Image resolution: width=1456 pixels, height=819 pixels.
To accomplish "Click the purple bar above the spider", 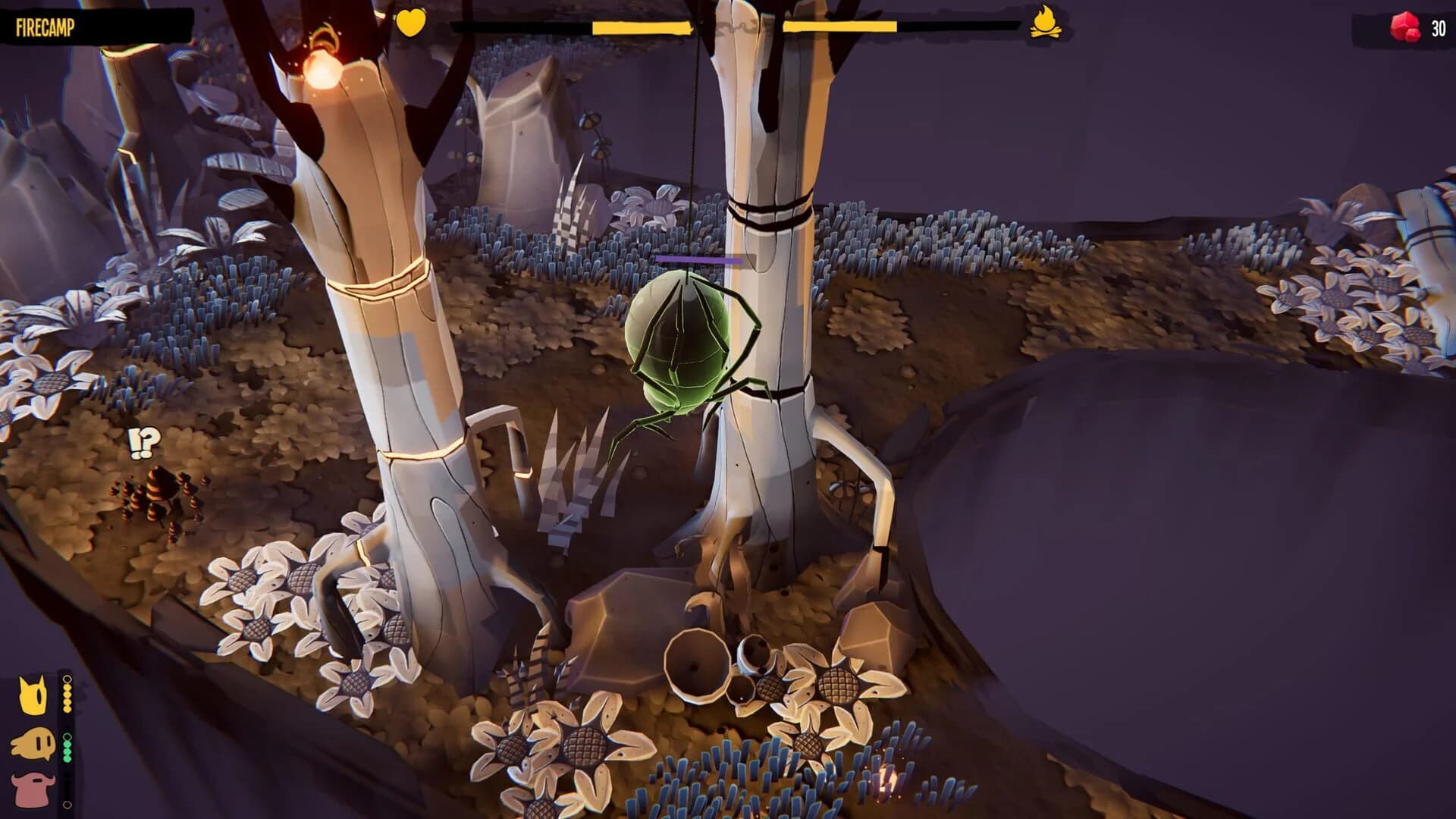I will click(698, 258).
